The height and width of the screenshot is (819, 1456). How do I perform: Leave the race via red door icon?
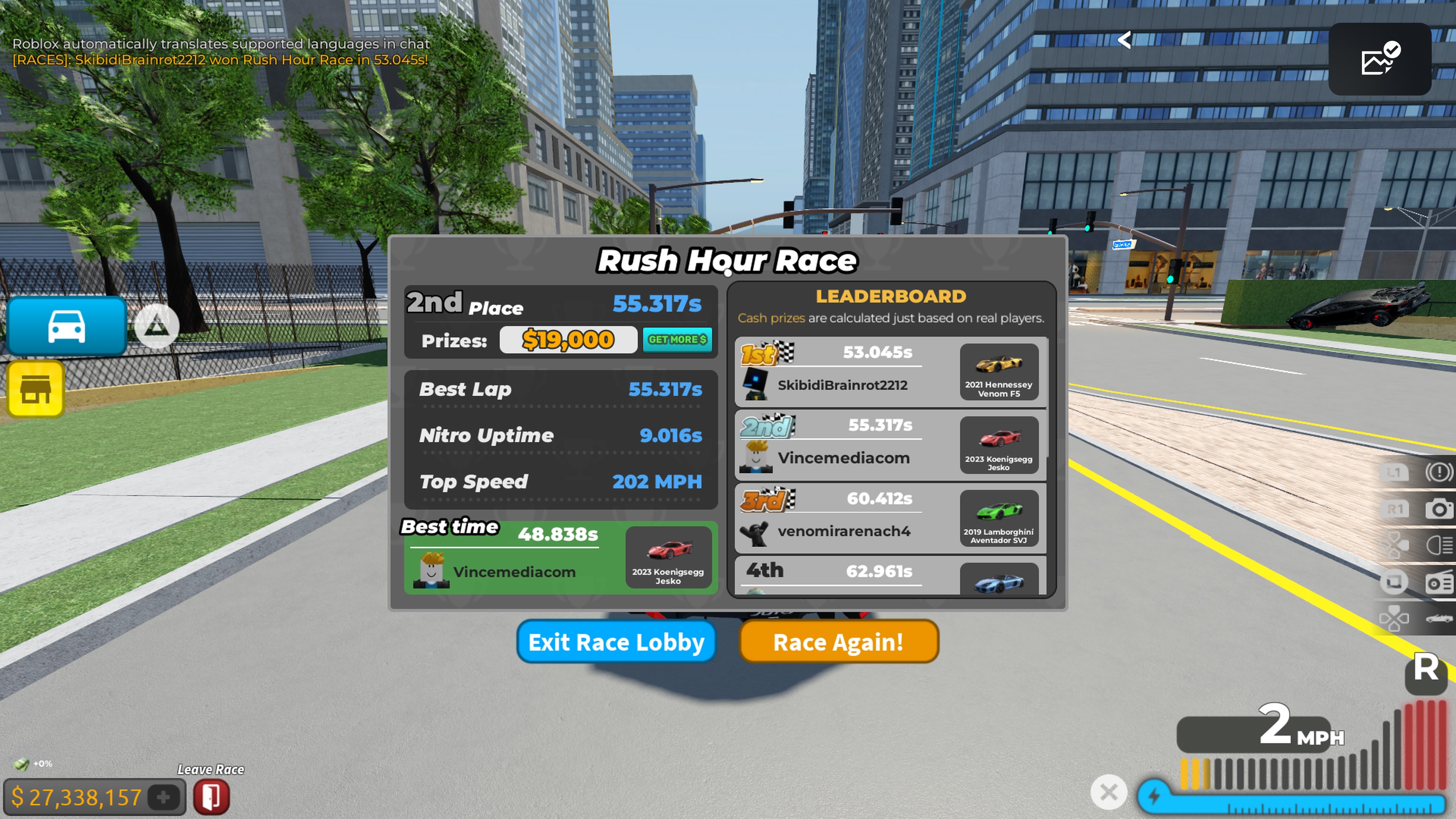[212, 797]
